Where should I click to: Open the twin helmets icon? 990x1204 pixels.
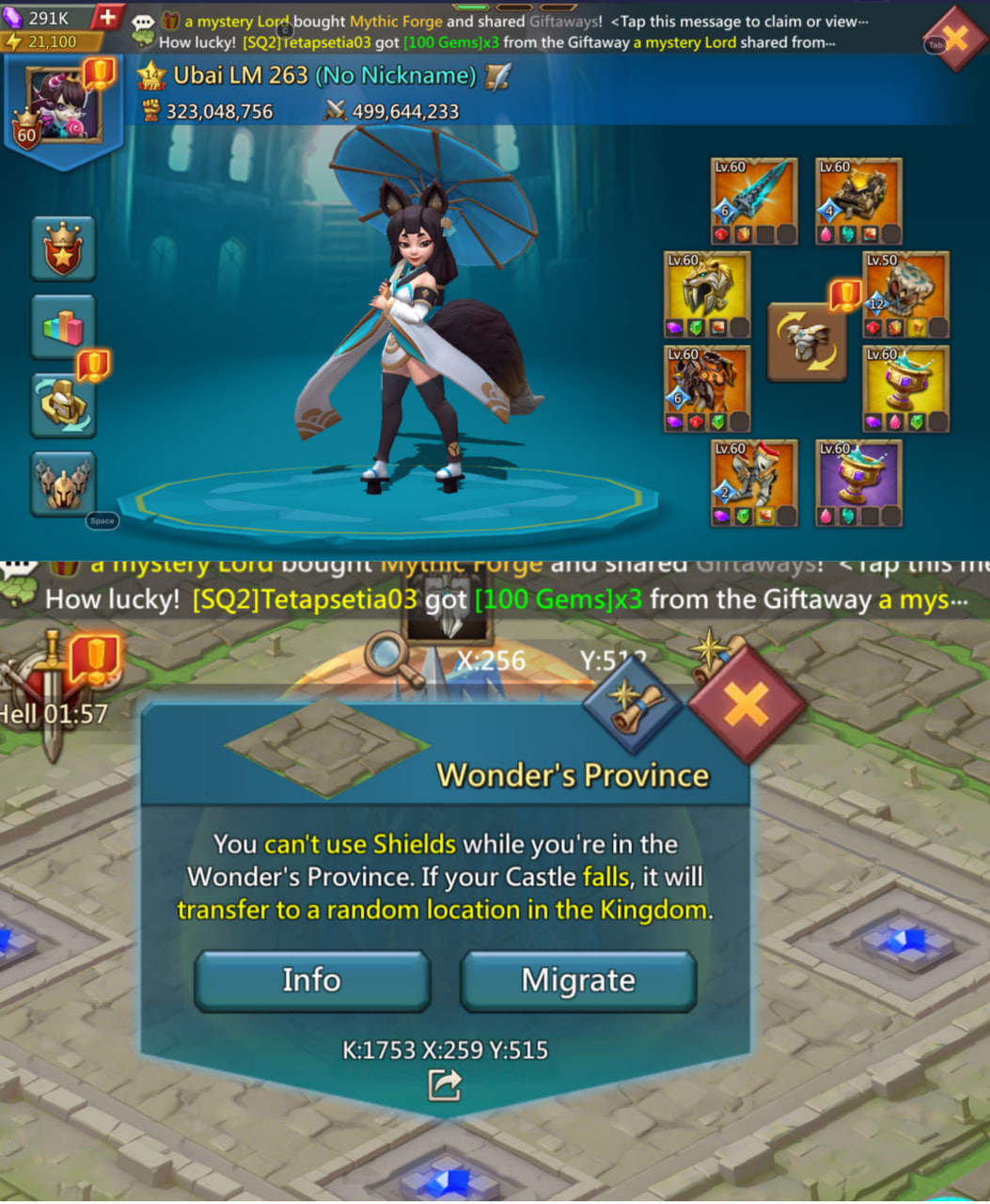tap(63, 483)
